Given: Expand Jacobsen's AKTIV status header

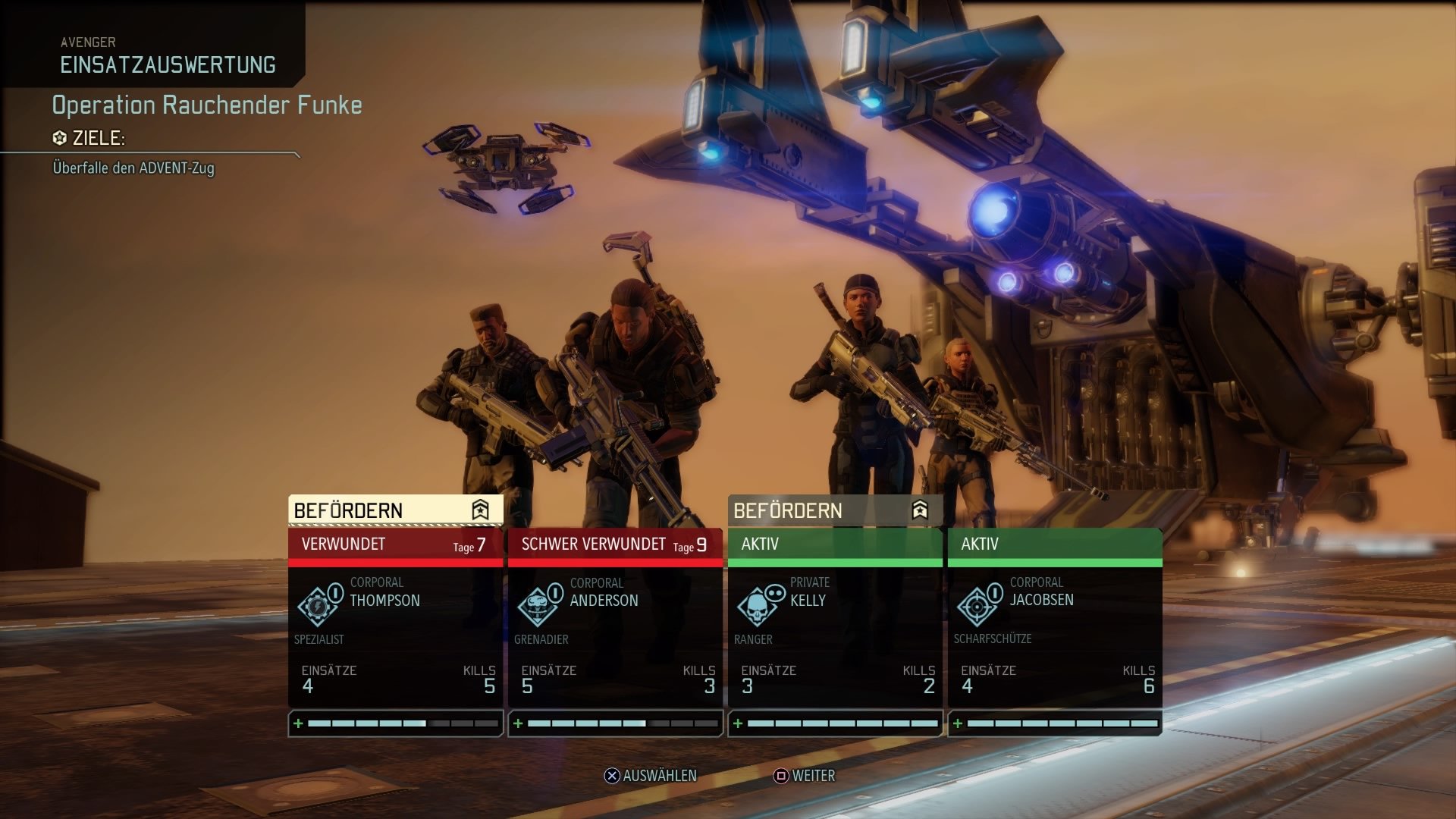Looking at the screenshot, I should tap(1054, 544).
